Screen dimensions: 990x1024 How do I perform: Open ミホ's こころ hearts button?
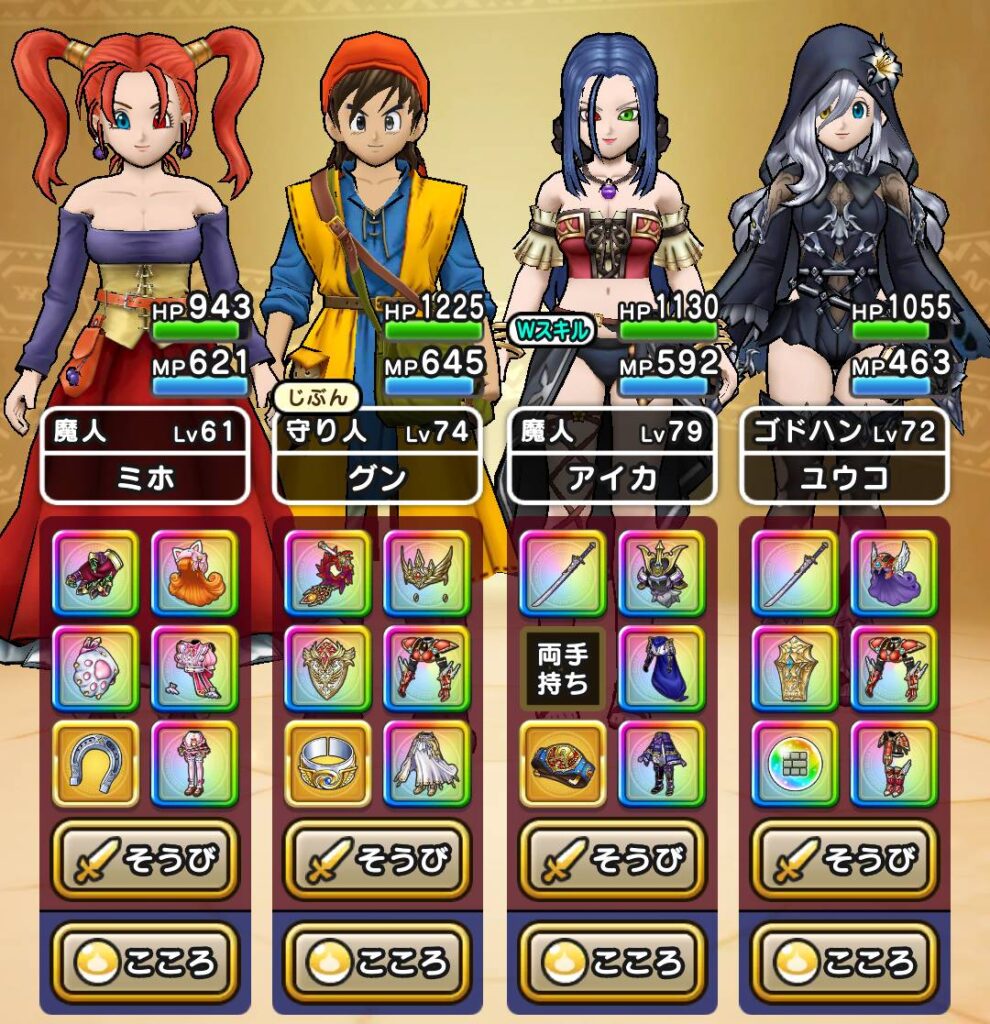[x=145, y=962]
